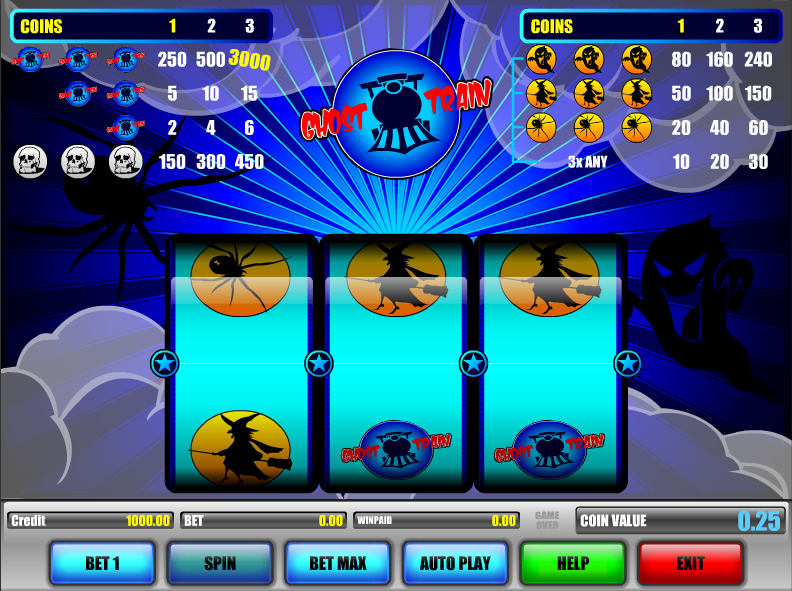This screenshot has height=591, width=792.
Task: Click the BET 1 button
Action: coord(102,563)
